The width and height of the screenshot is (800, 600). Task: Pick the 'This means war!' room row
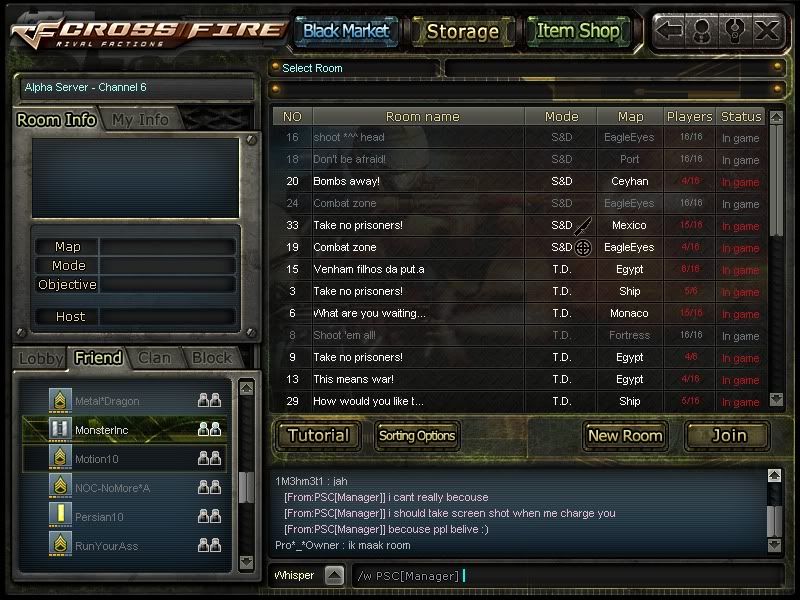coord(420,379)
